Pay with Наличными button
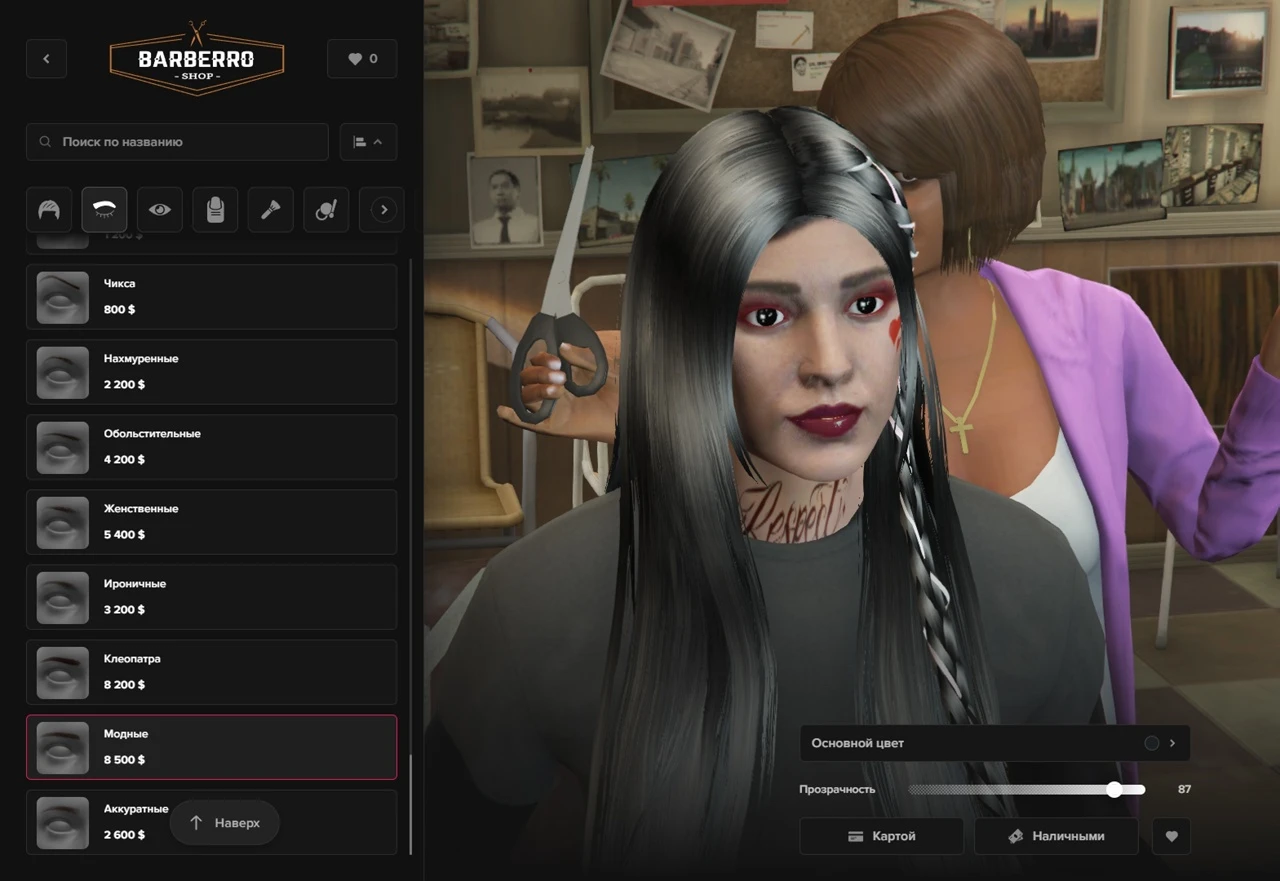Screen dimensions: 1280x881 pyautogui.click(x=1056, y=836)
